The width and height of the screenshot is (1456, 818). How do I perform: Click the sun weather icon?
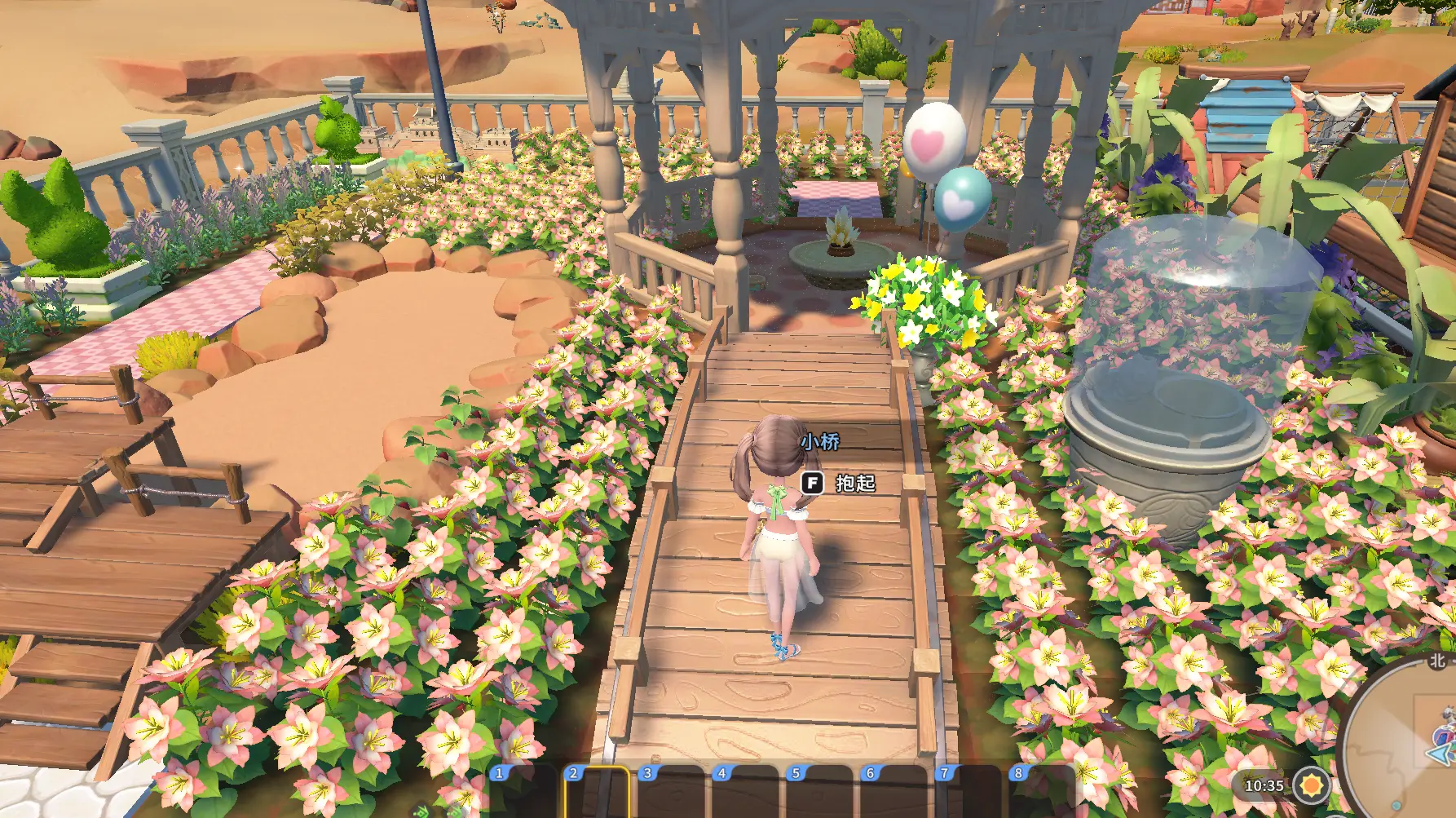tap(1311, 786)
